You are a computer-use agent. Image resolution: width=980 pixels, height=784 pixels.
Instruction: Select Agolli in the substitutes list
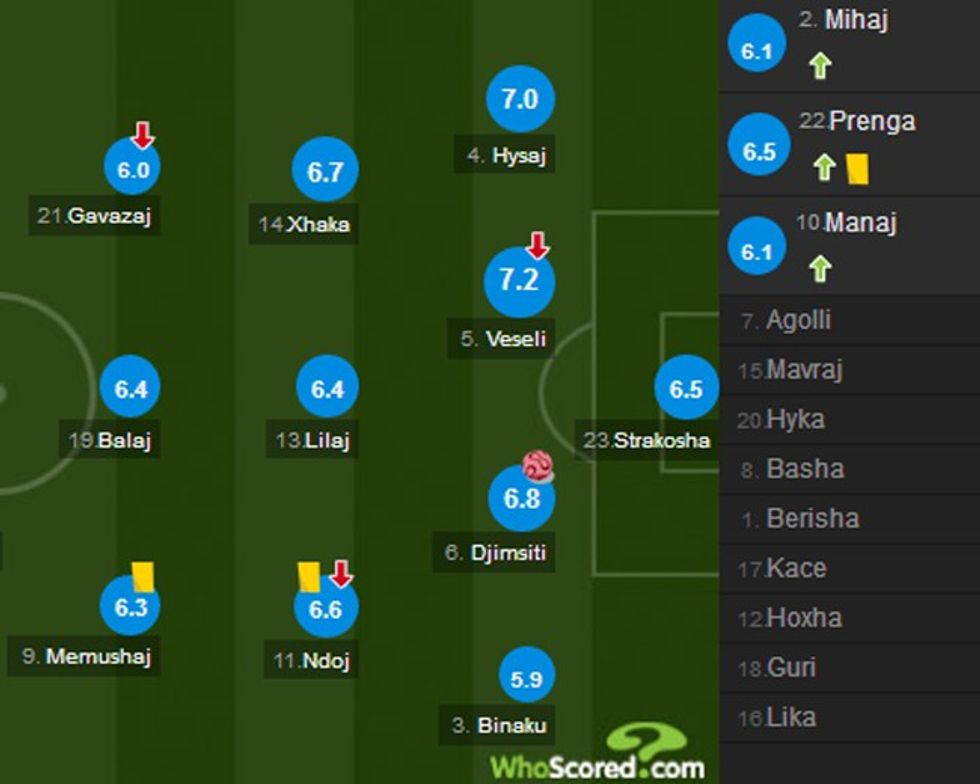pos(798,321)
